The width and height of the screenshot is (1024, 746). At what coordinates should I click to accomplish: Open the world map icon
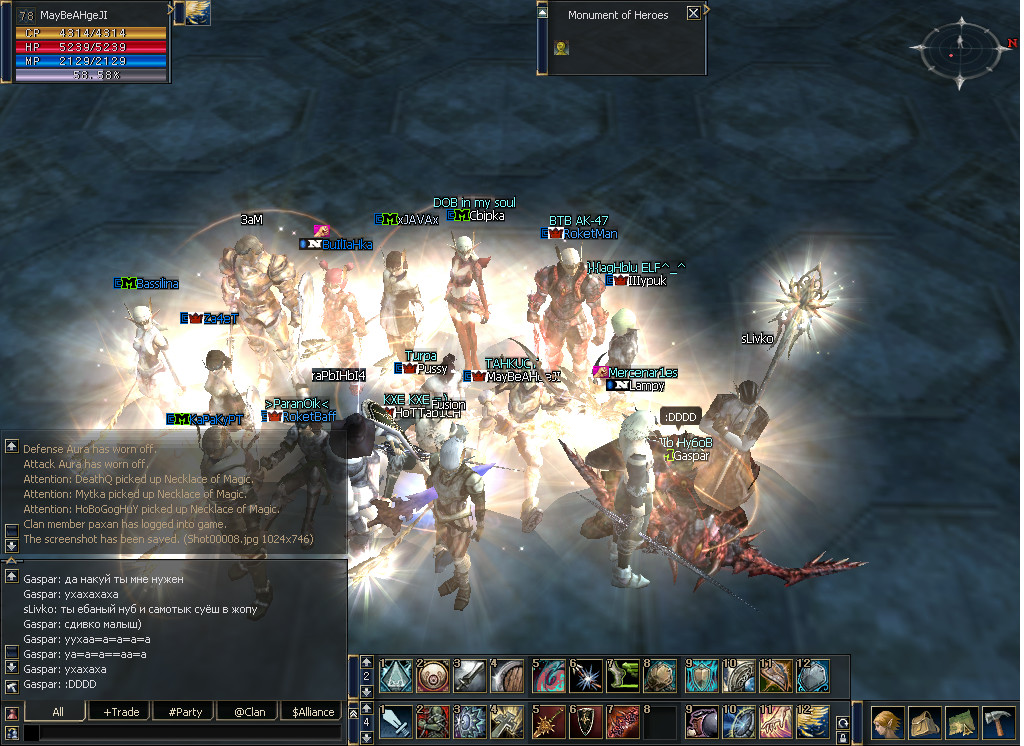(962, 722)
